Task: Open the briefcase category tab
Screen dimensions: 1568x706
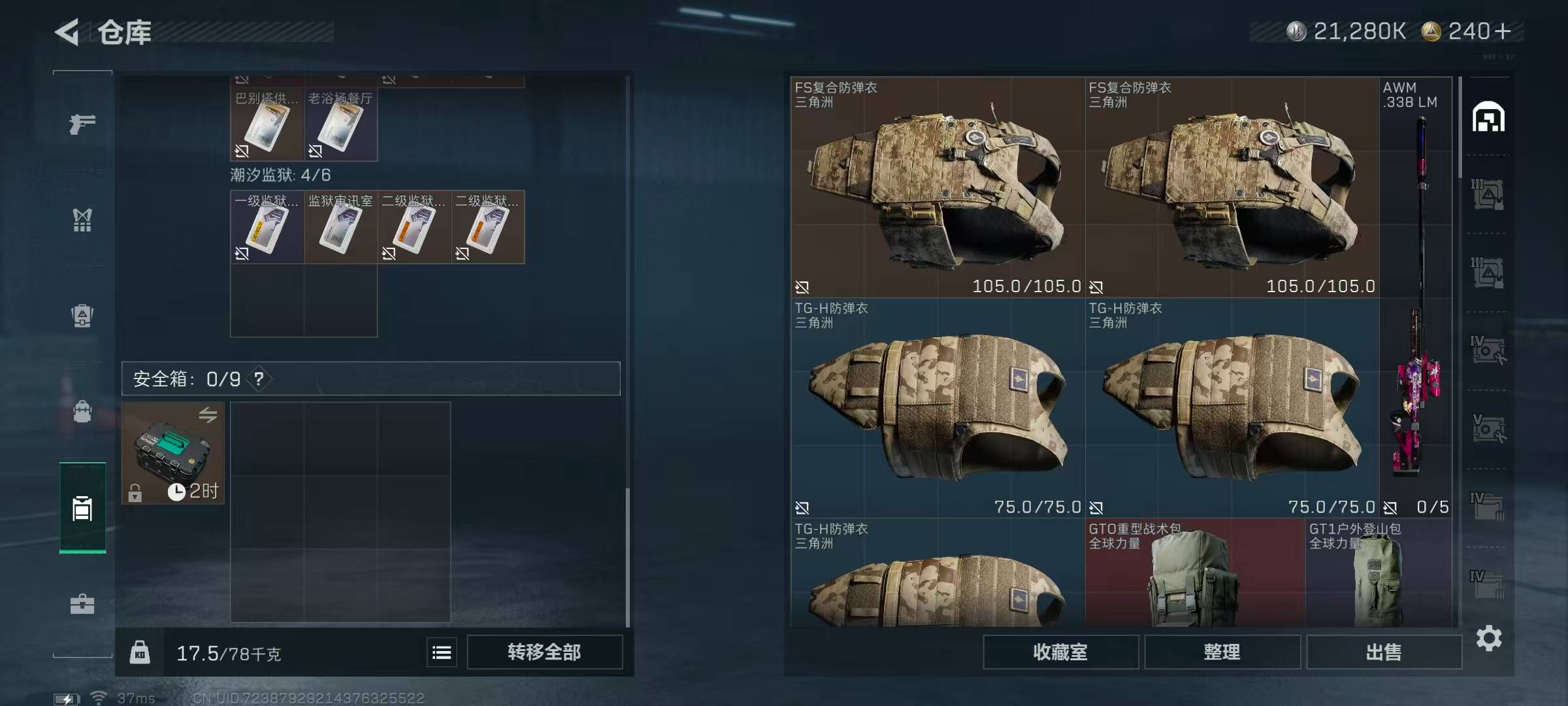Action: tap(82, 604)
